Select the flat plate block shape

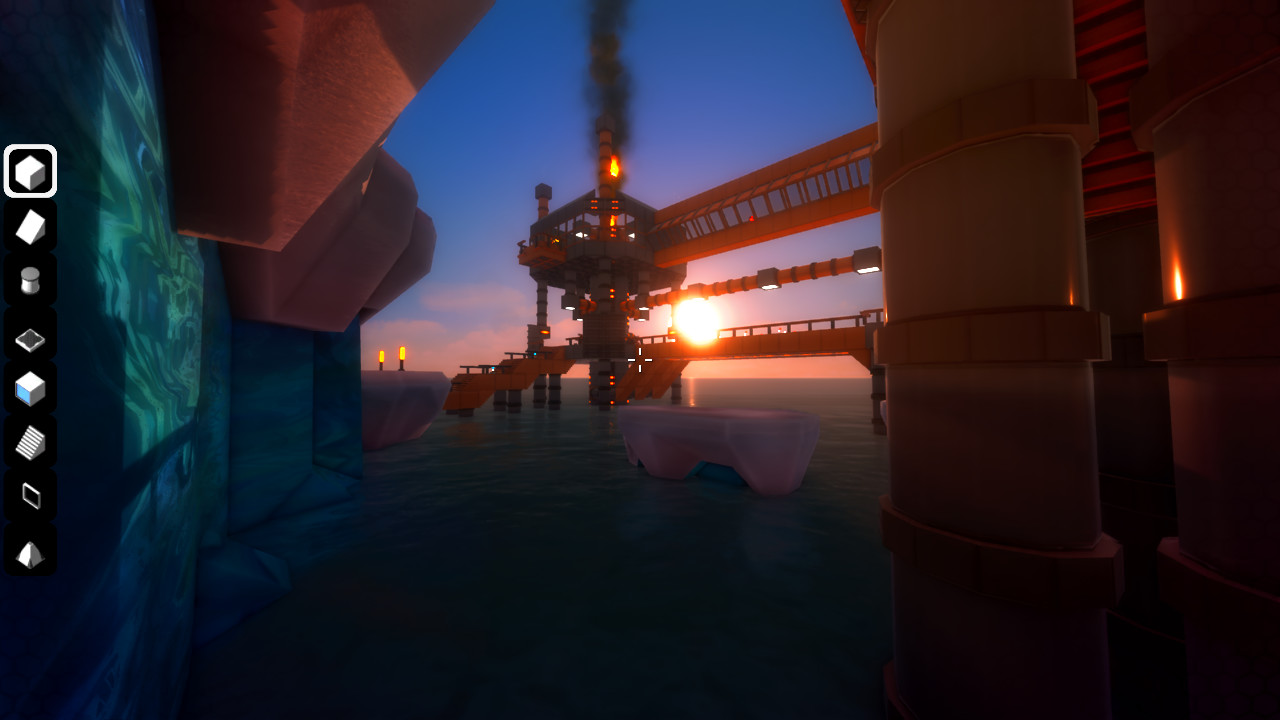30,339
